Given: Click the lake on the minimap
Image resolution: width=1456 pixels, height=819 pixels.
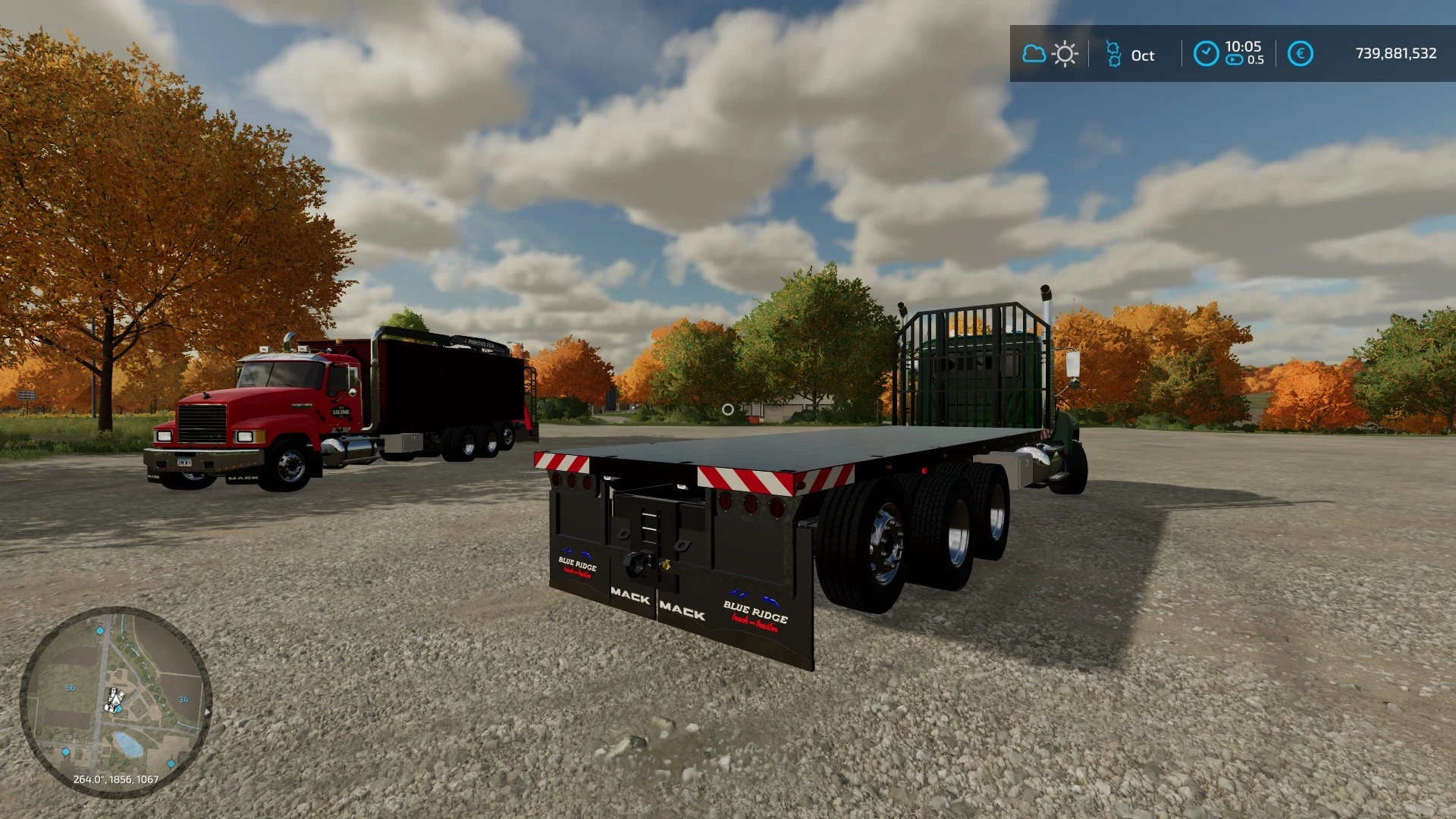Looking at the screenshot, I should point(129,743).
